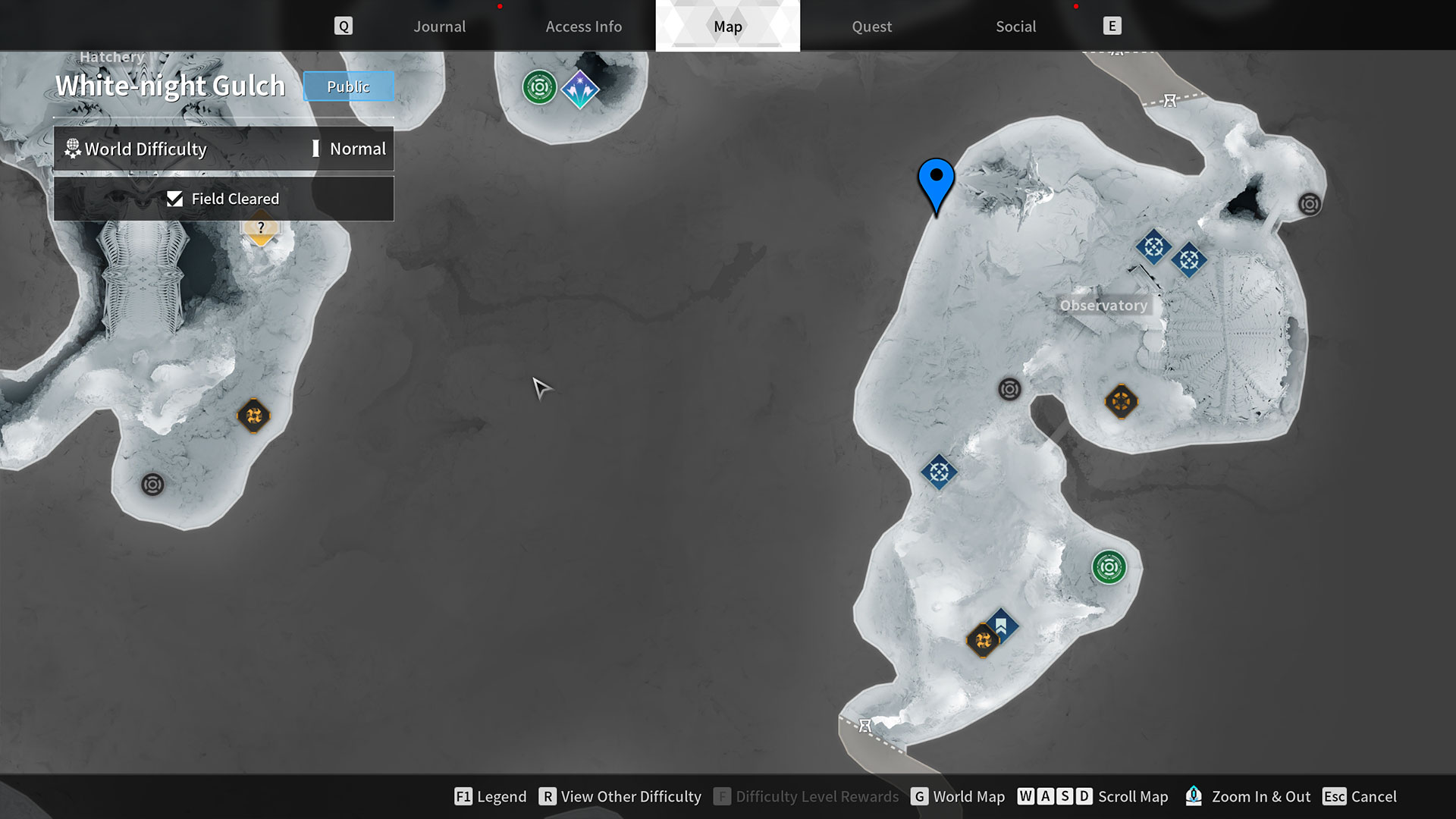Screen dimensions: 1456x819
Task: Click the leftmost blue reconnaissance mission icon
Action: coord(938,472)
